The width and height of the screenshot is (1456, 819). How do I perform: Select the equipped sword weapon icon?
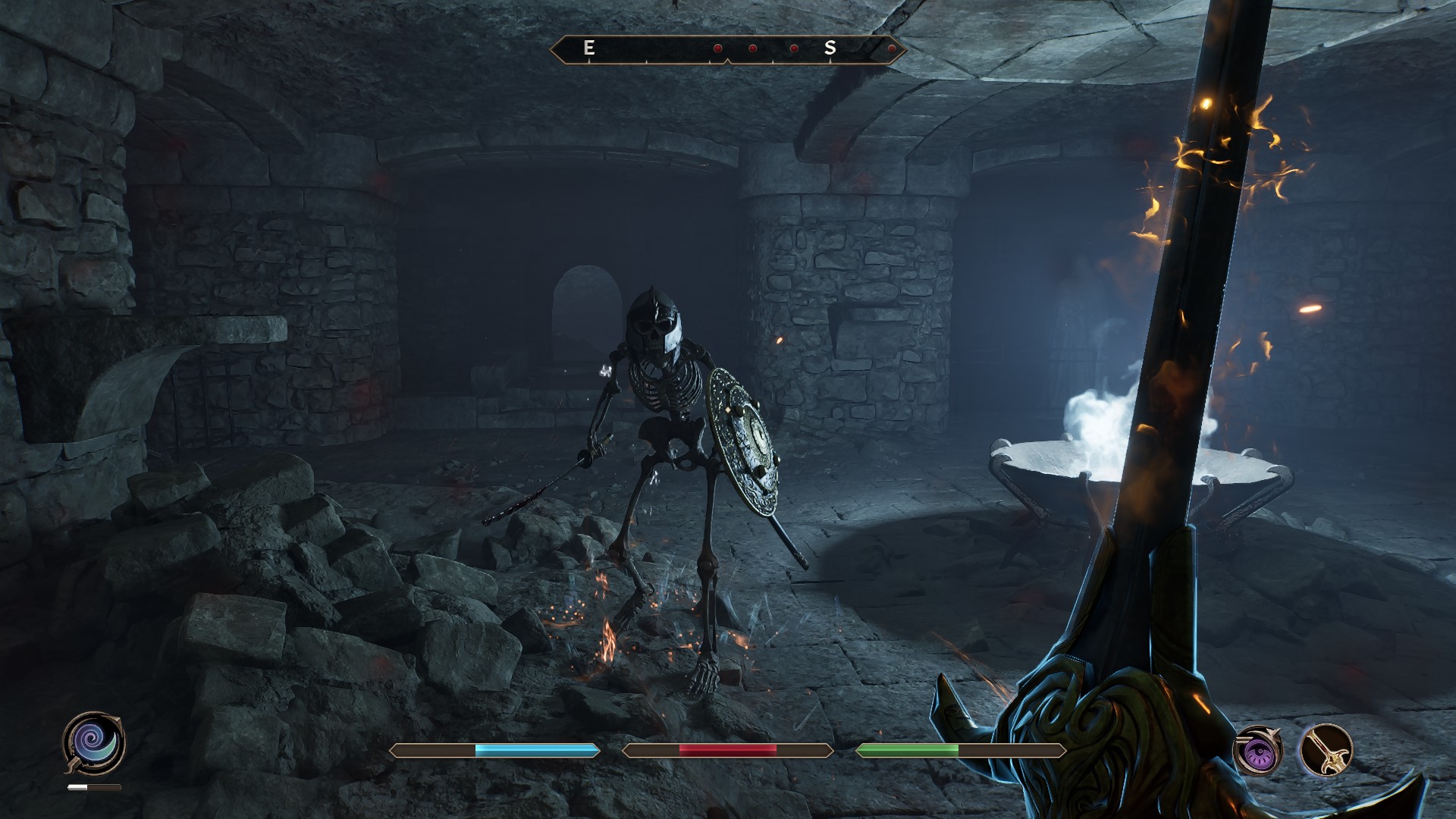pyautogui.click(x=1327, y=751)
